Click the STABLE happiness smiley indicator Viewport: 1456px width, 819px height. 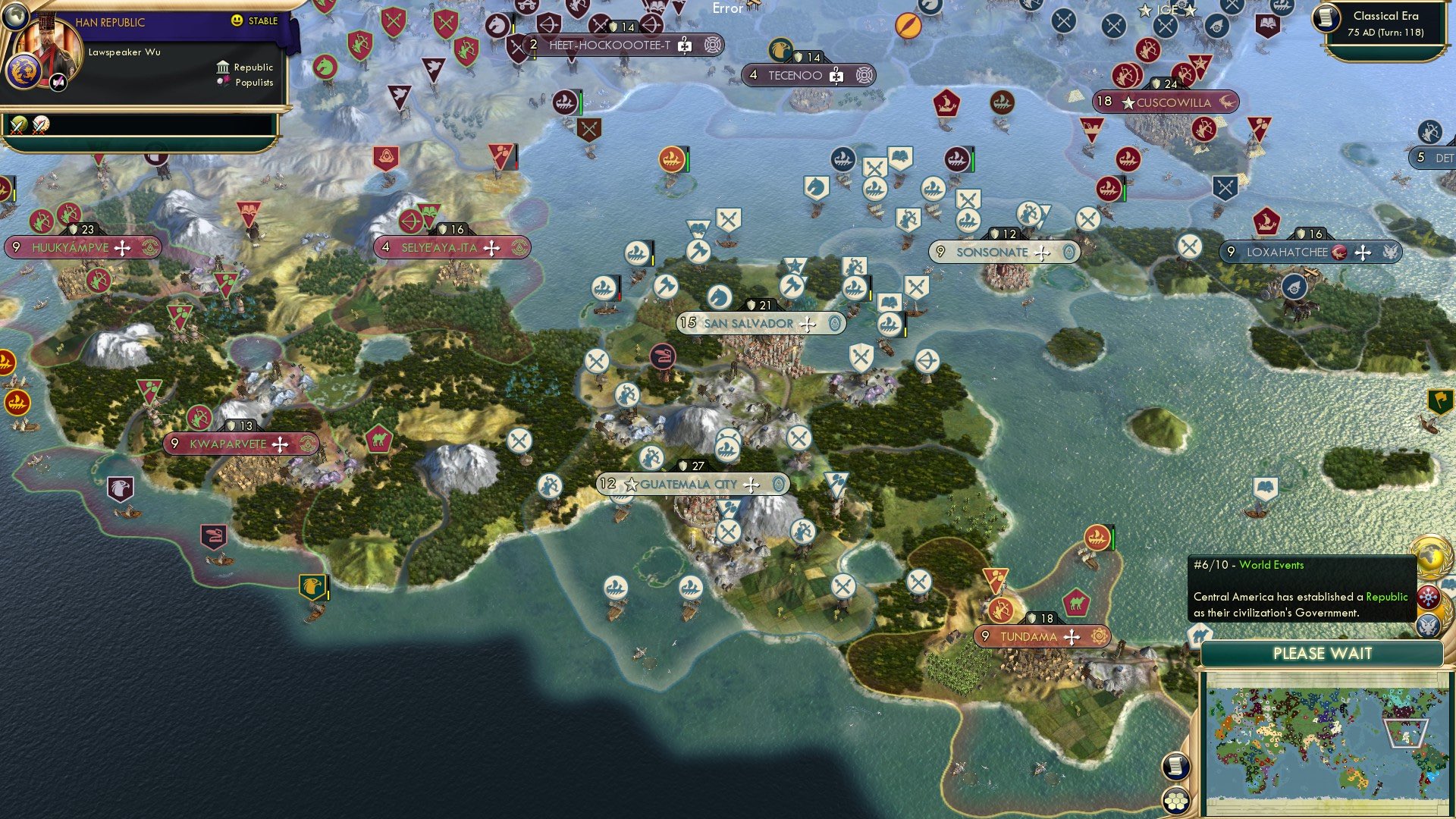click(237, 21)
